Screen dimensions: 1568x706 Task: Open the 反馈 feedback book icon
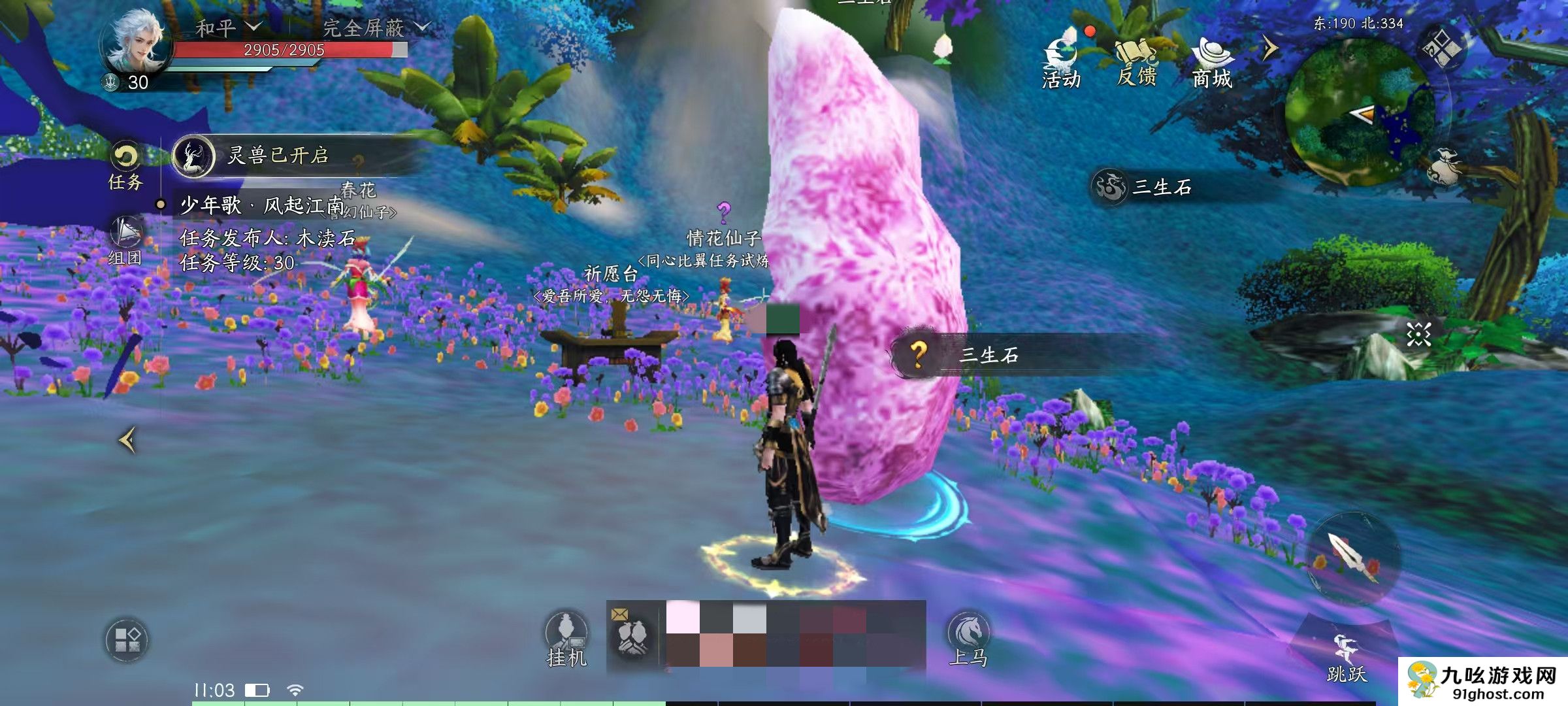(x=1137, y=62)
